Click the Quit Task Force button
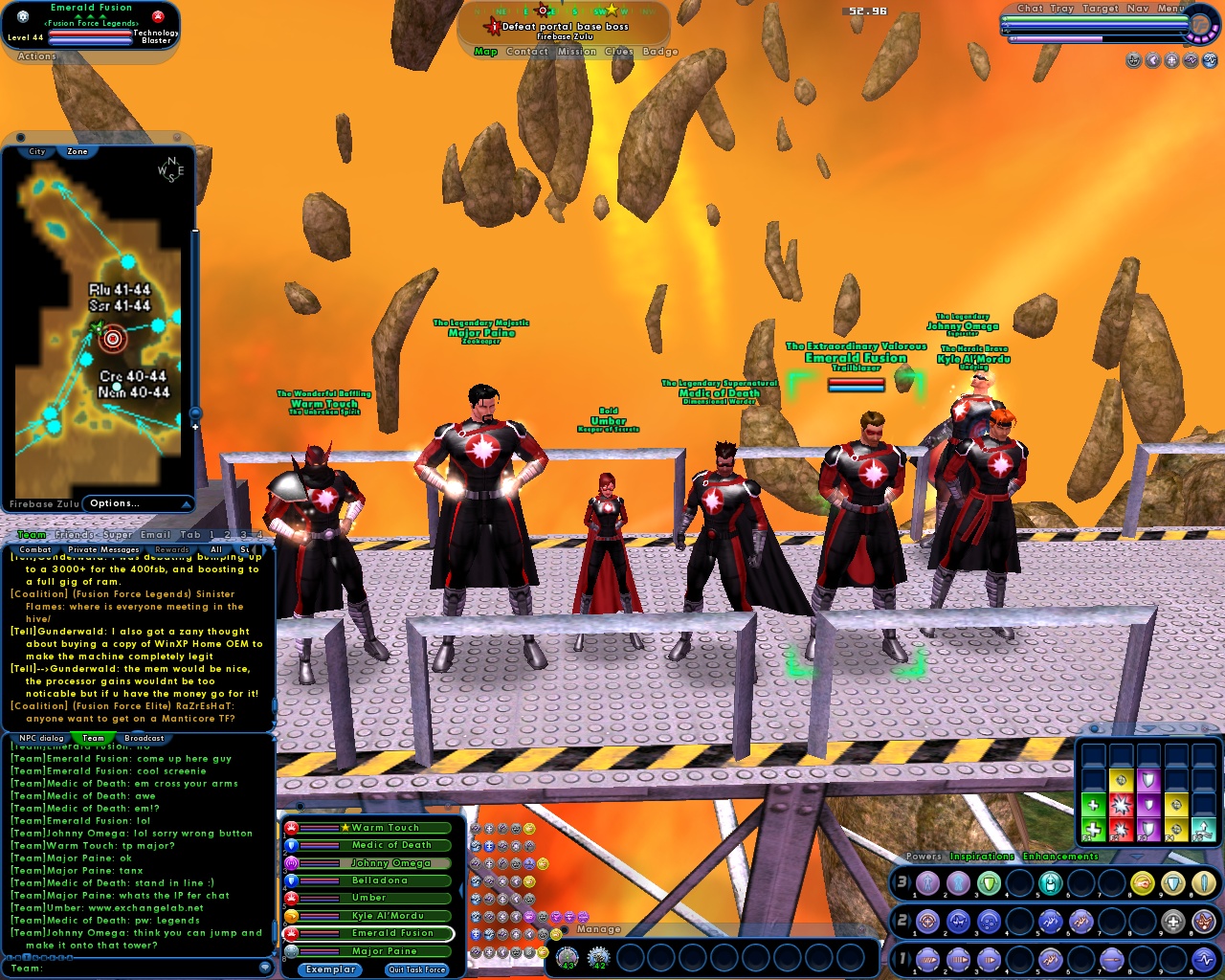This screenshot has height=980, width=1225. pos(418,969)
